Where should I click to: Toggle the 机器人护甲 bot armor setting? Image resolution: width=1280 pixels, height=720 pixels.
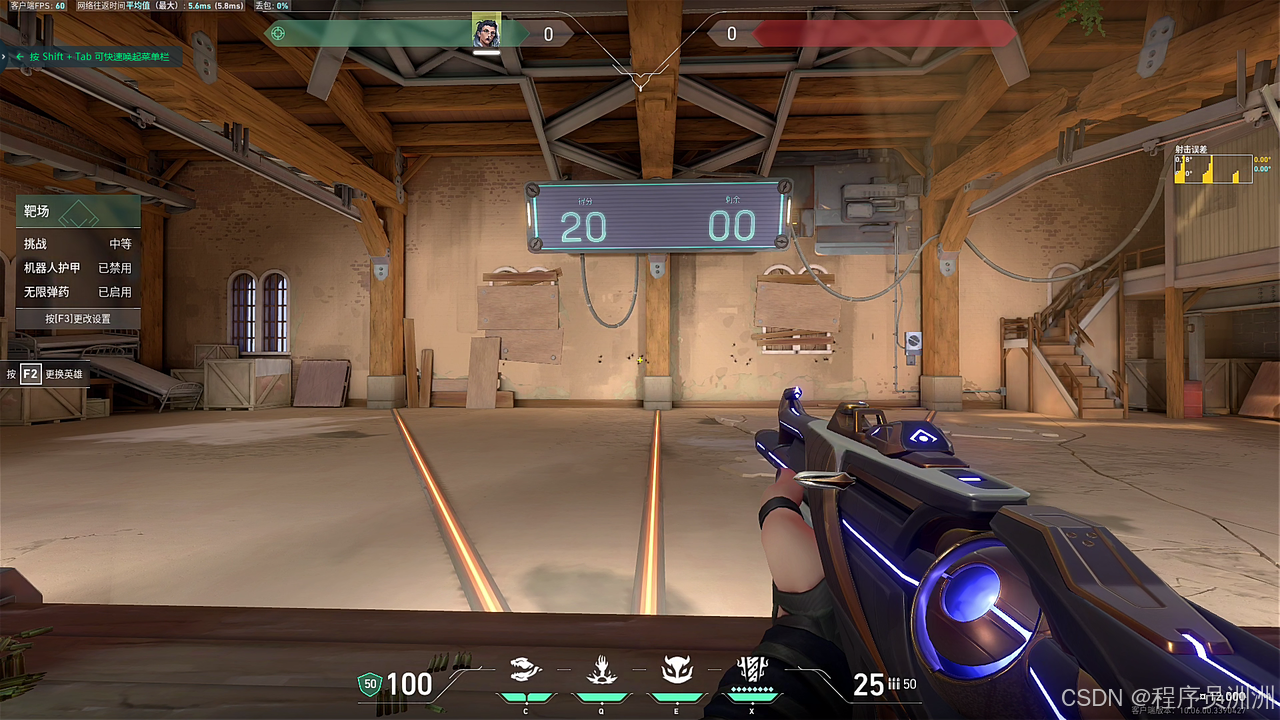pyautogui.click(x=78, y=268)
